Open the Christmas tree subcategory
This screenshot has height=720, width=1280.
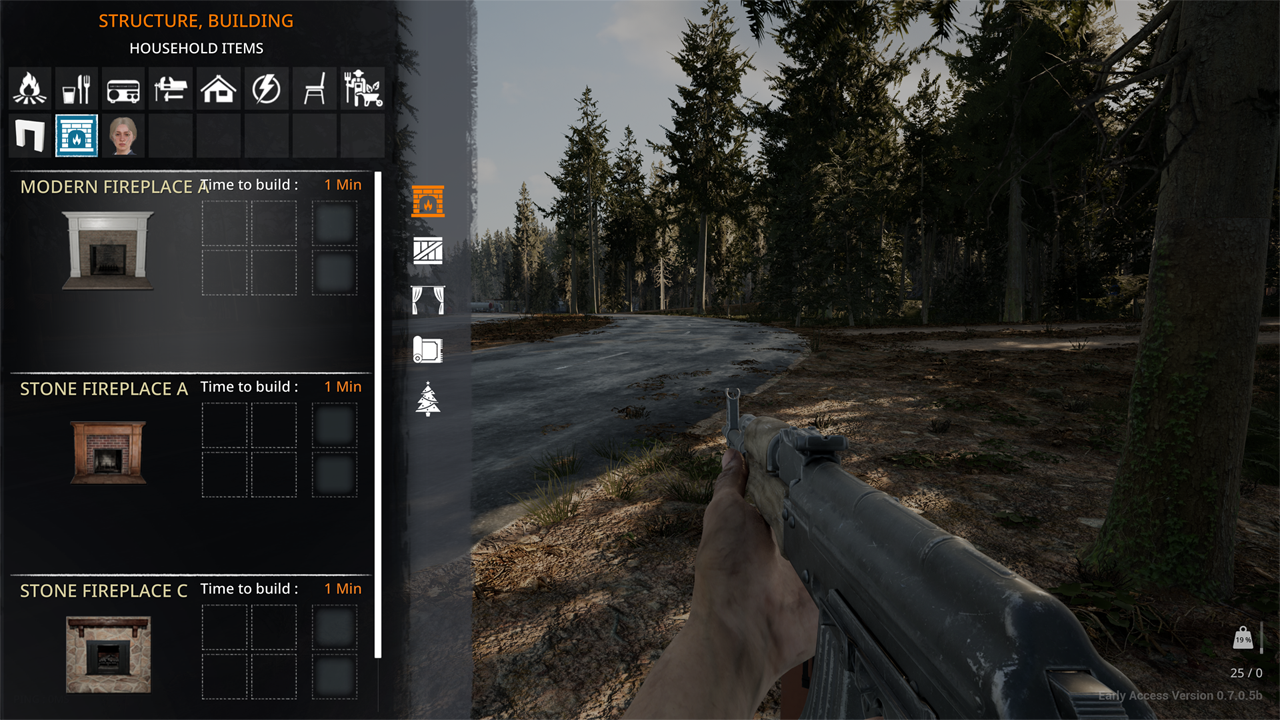[428, 399]
